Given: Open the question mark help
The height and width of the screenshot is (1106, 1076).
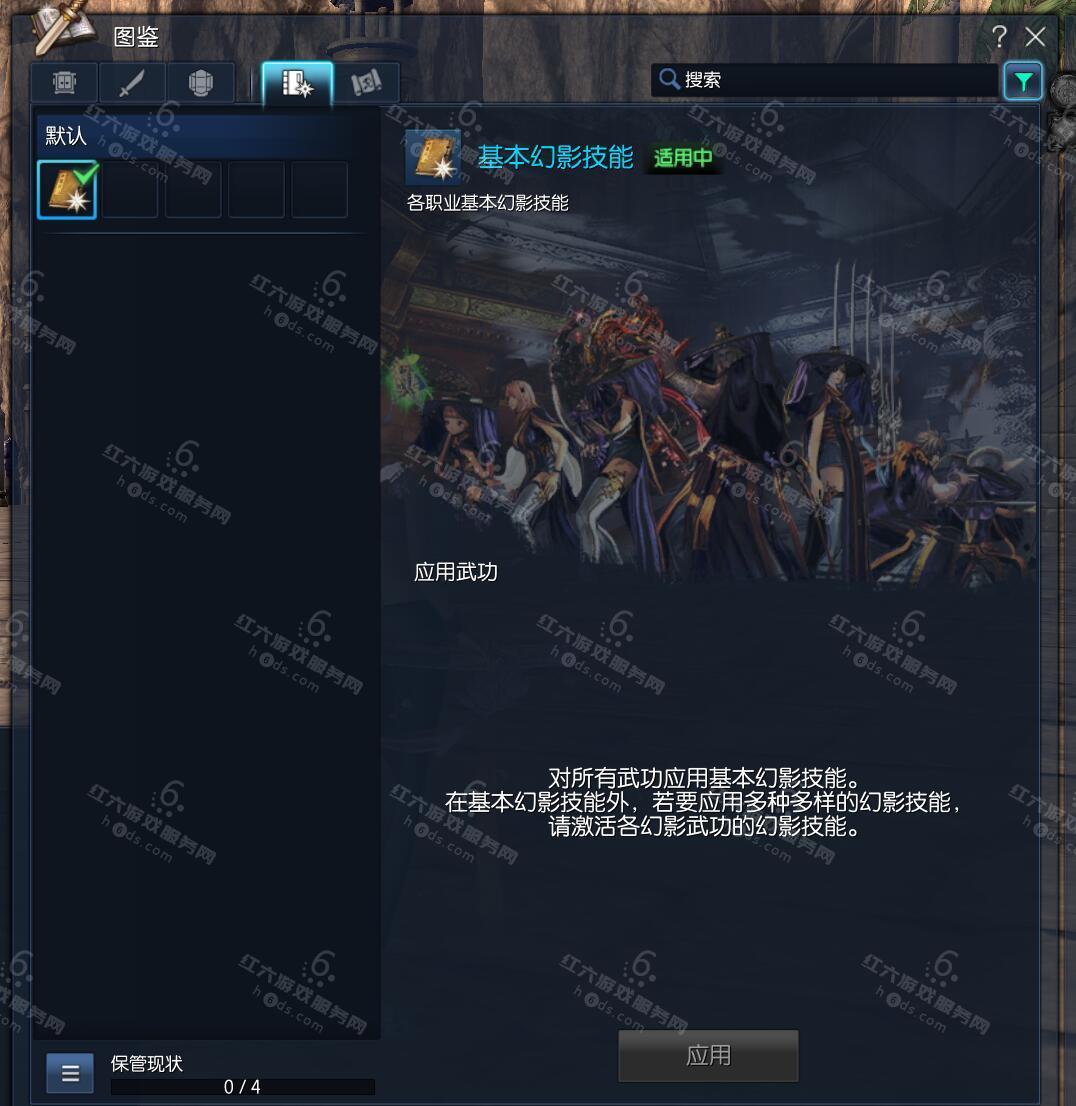Looking at the screenshot, I should (x=999, y=37).
